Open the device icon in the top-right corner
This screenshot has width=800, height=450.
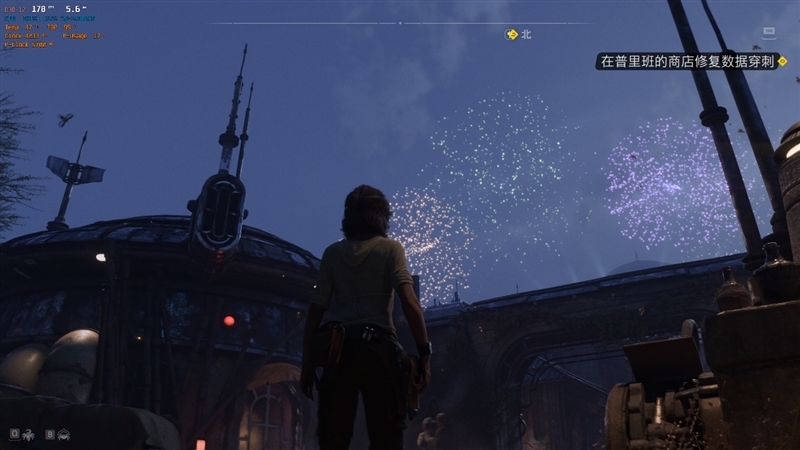(x=768, y=32)
